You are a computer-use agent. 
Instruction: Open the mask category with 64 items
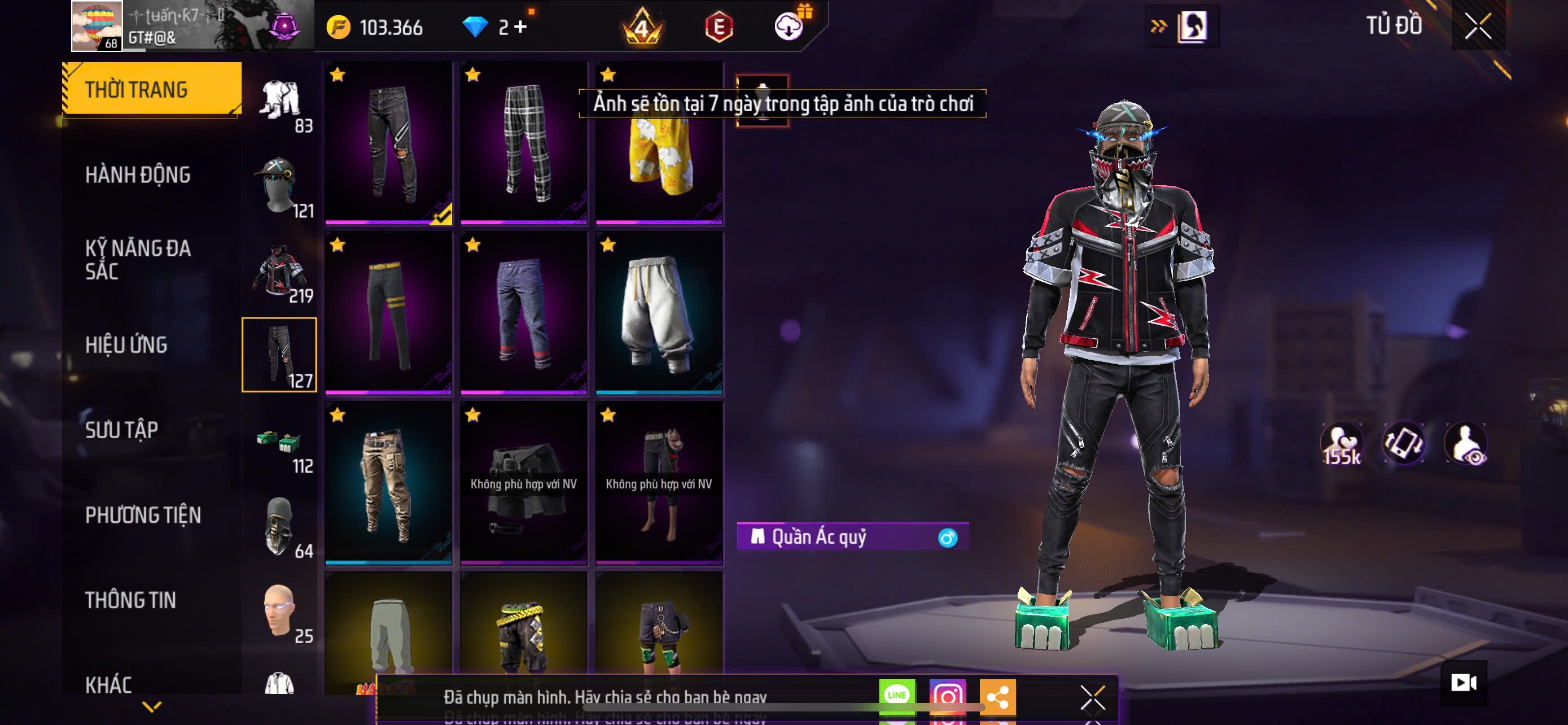click(279, 526)
